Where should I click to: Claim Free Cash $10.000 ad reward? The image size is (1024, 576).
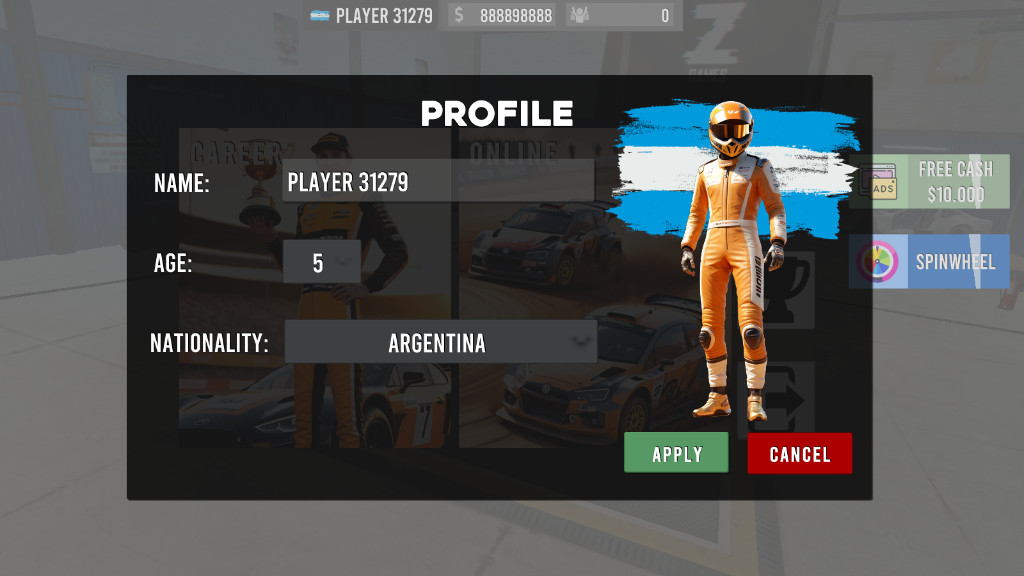point(930,182)
